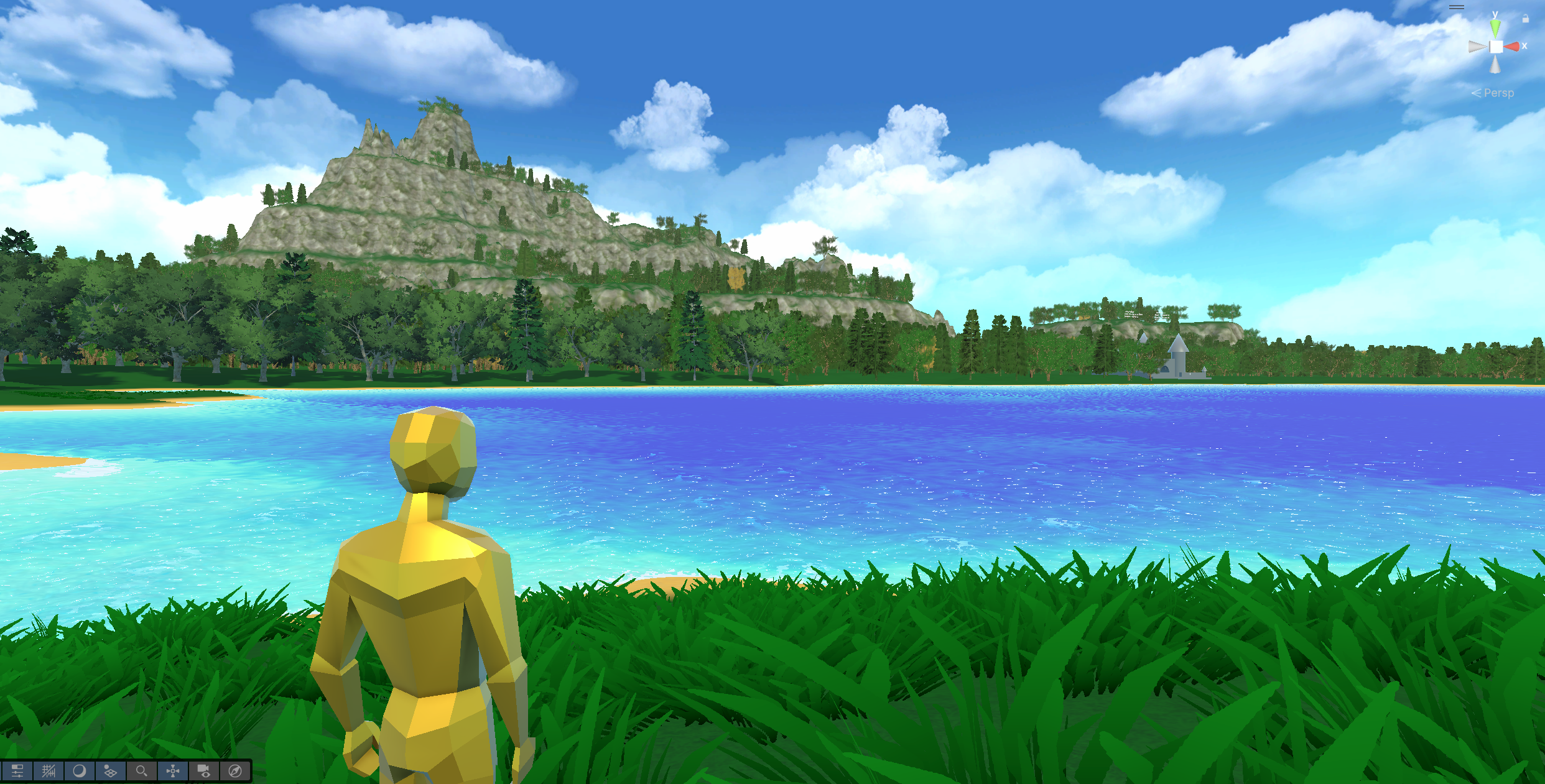Open the overlay hamburger menu
This screenshot has height=784, width=1545.
point(1457,7)
